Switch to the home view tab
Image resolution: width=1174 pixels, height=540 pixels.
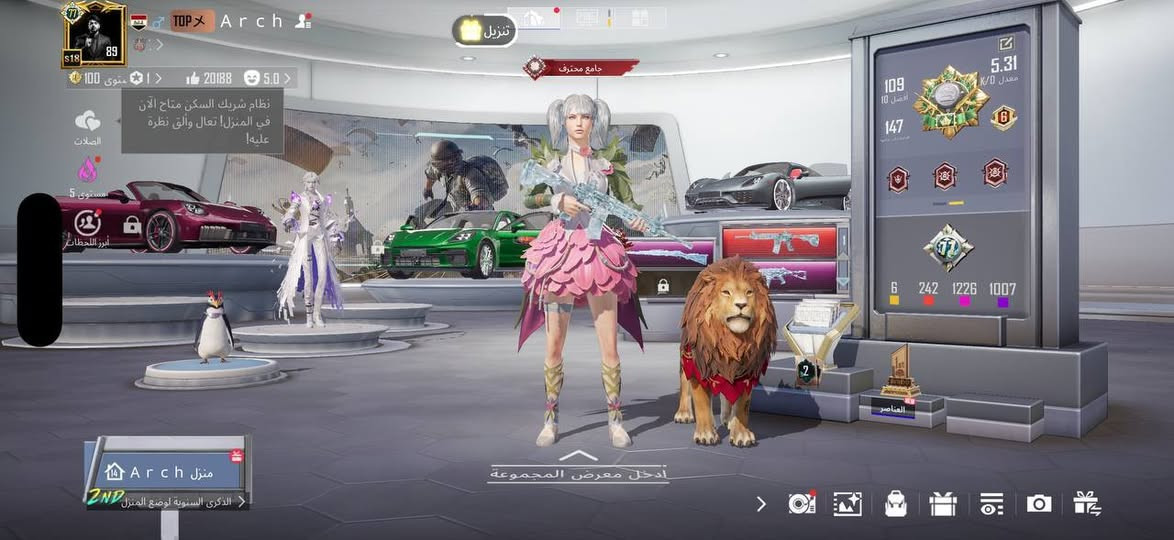534,18
